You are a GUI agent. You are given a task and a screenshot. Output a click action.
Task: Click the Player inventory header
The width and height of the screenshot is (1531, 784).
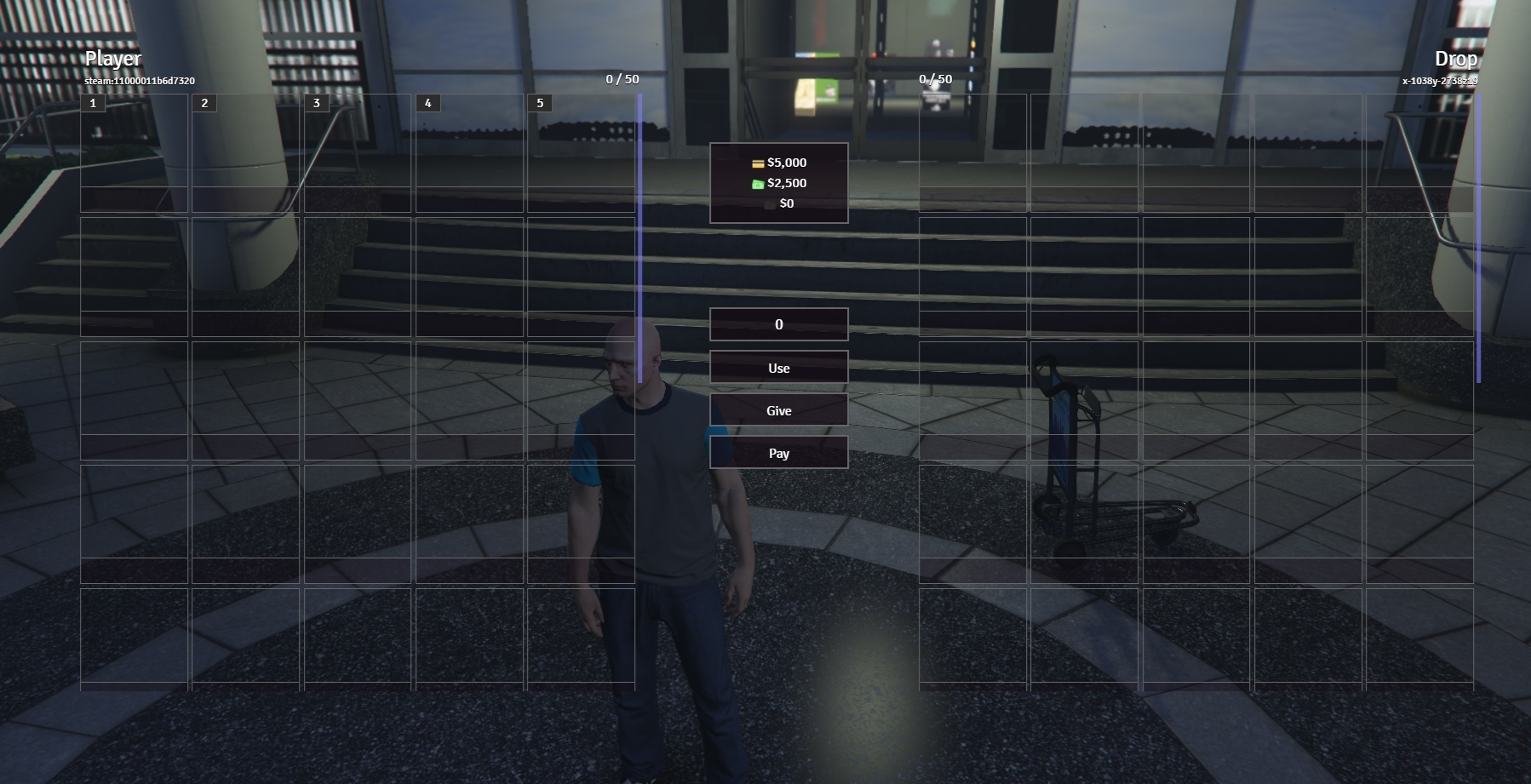click(x=112, y=59)
